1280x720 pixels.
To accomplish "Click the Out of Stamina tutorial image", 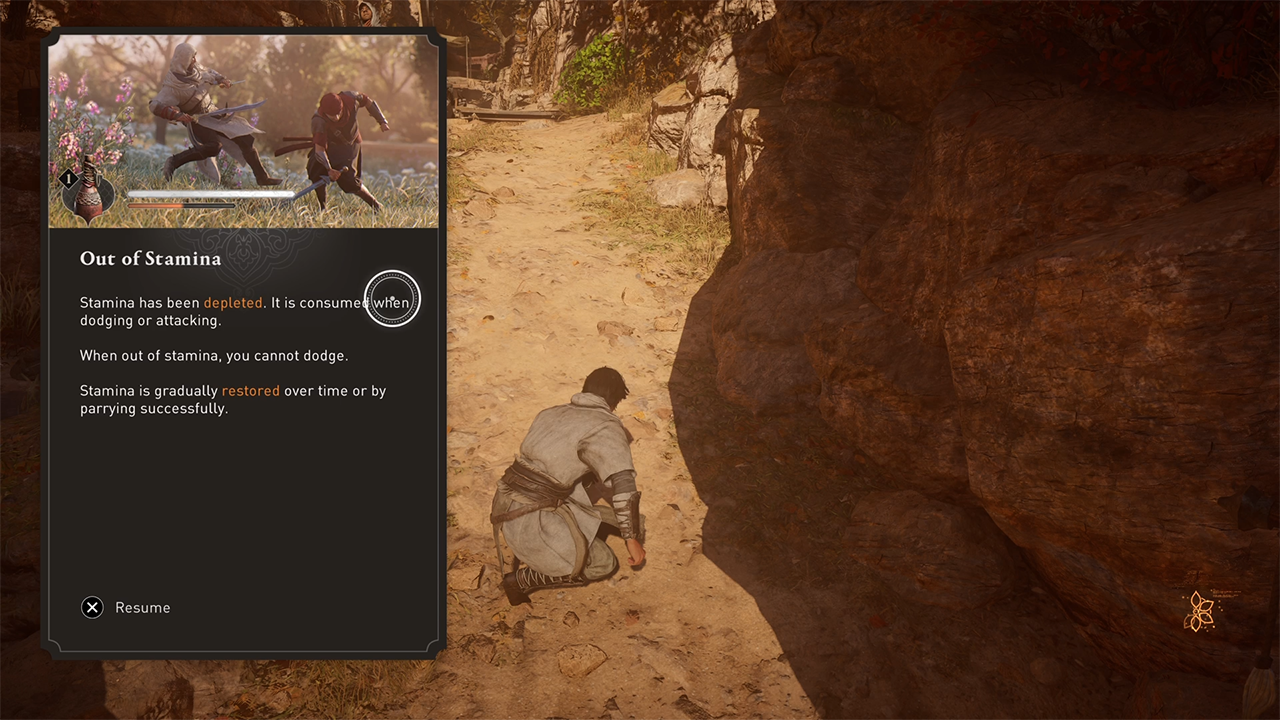I will pyautogui.click(x=243, y=131).
